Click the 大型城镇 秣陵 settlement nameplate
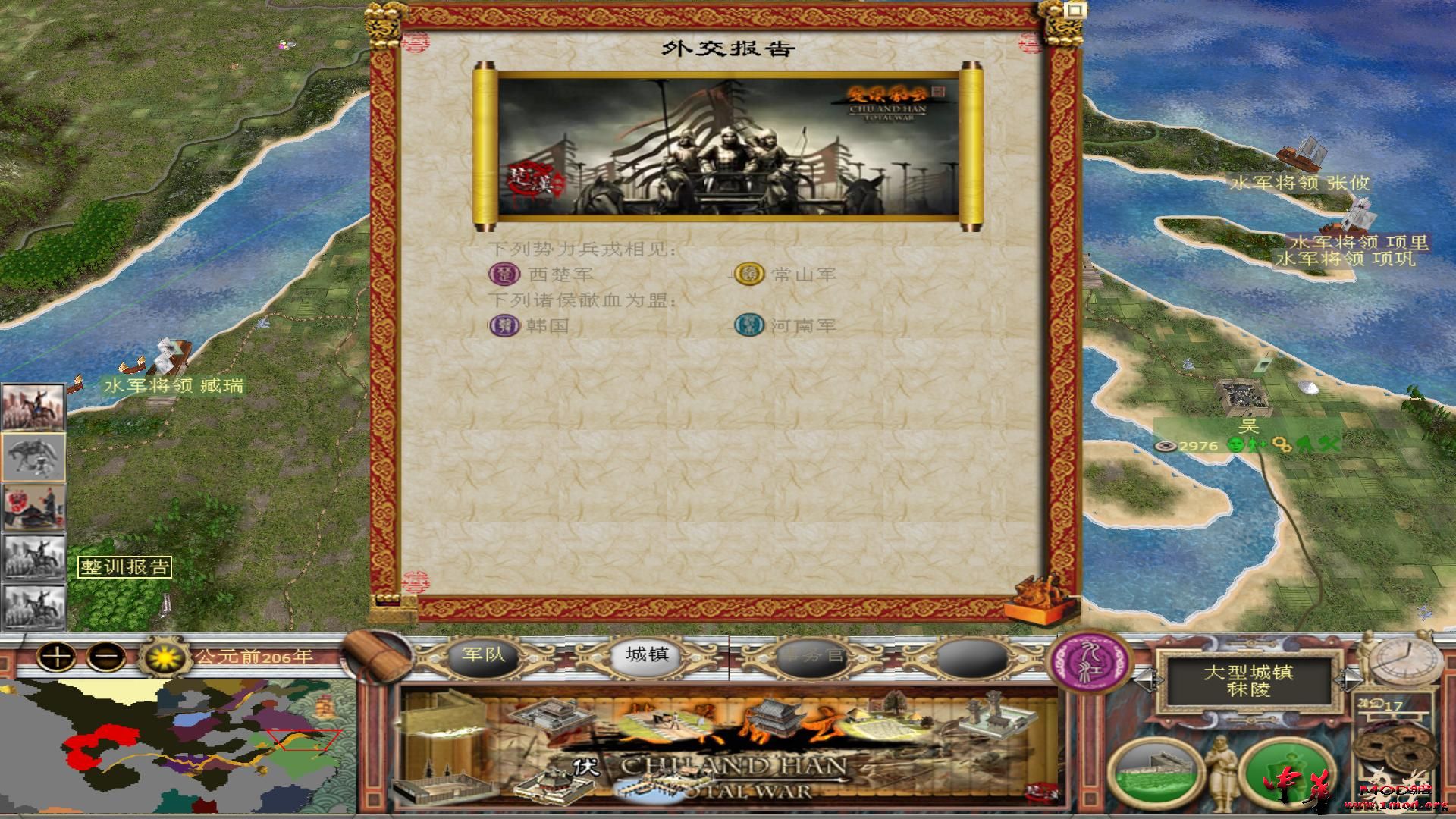 pos(1248,680)
